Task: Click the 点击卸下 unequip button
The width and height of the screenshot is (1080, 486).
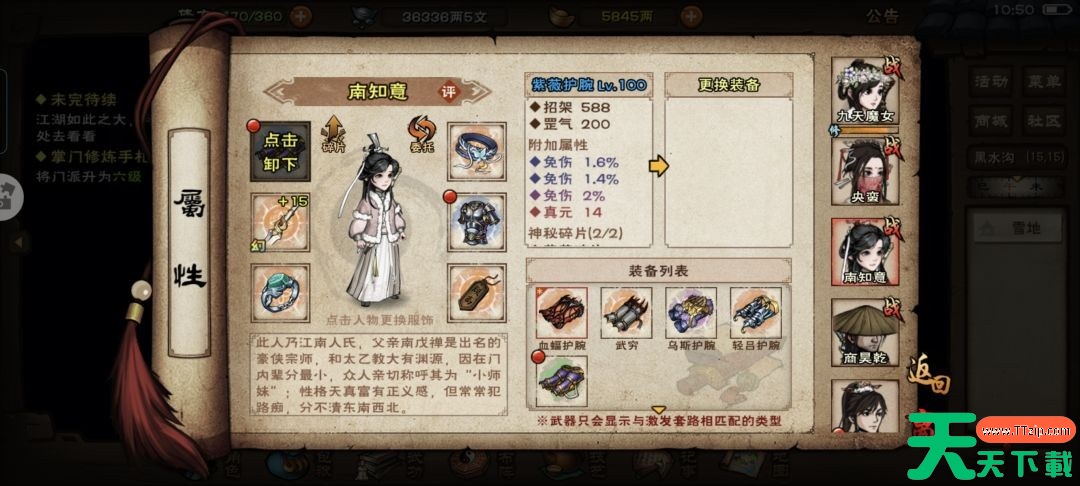Action: 279,152
